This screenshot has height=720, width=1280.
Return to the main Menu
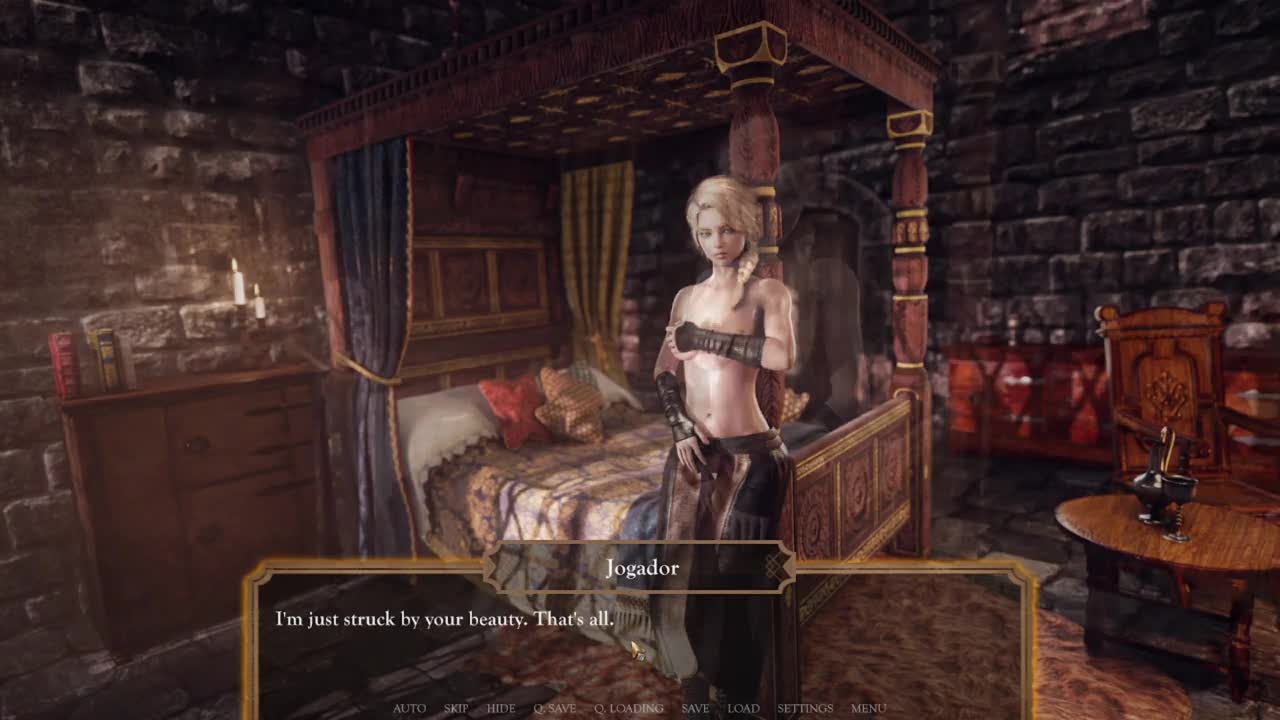point(868,708)
